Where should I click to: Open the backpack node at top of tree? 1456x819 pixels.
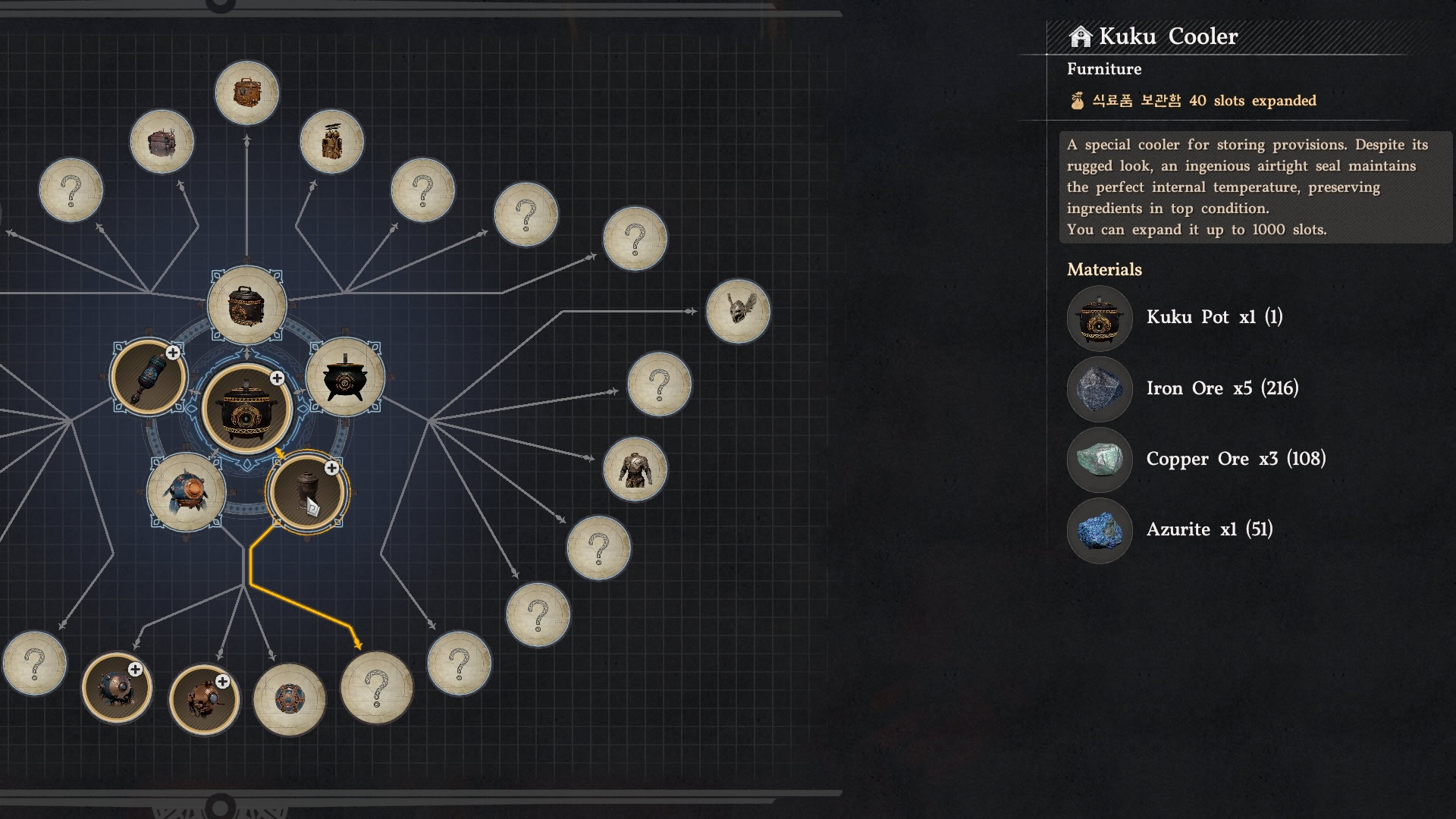tap(246, 93)
